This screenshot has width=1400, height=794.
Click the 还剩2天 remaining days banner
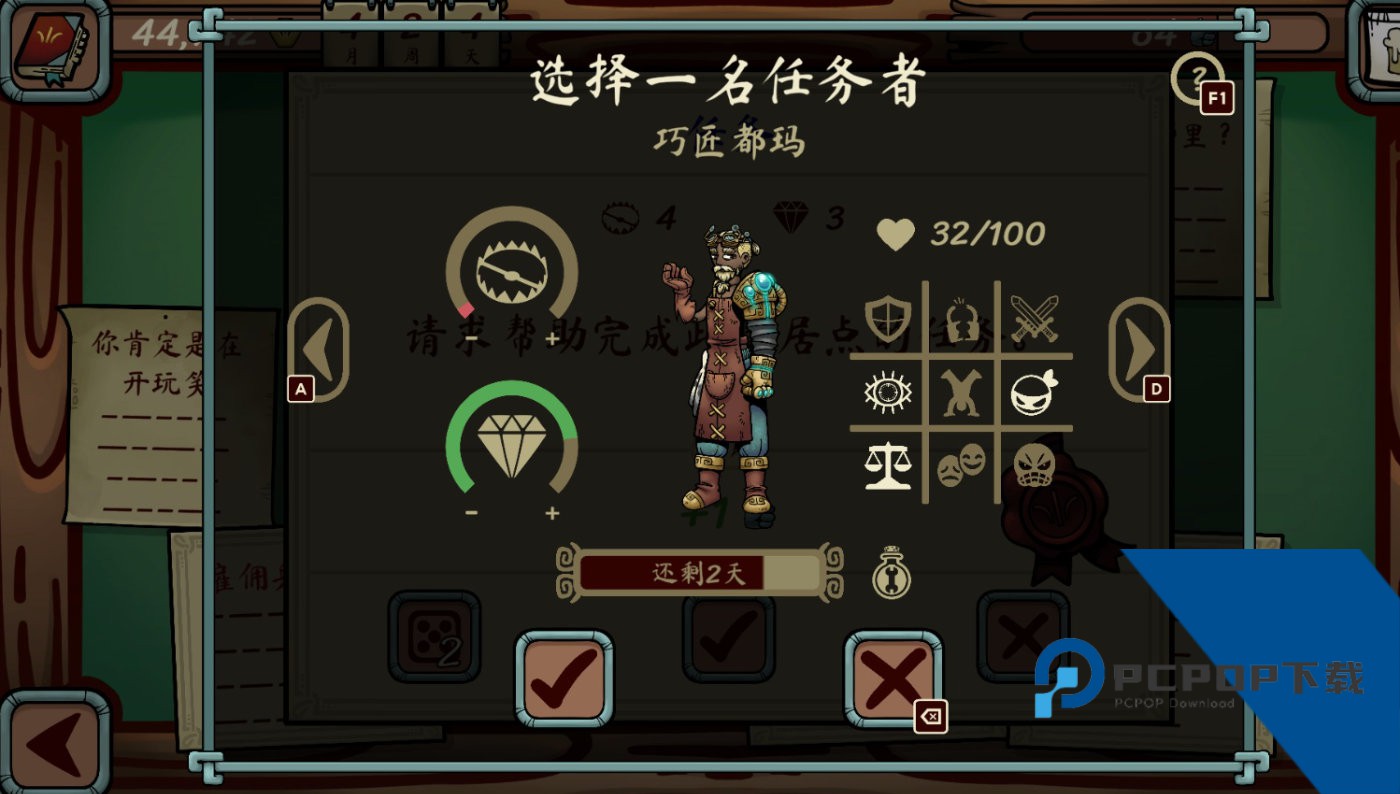click(x=700, y=573)
